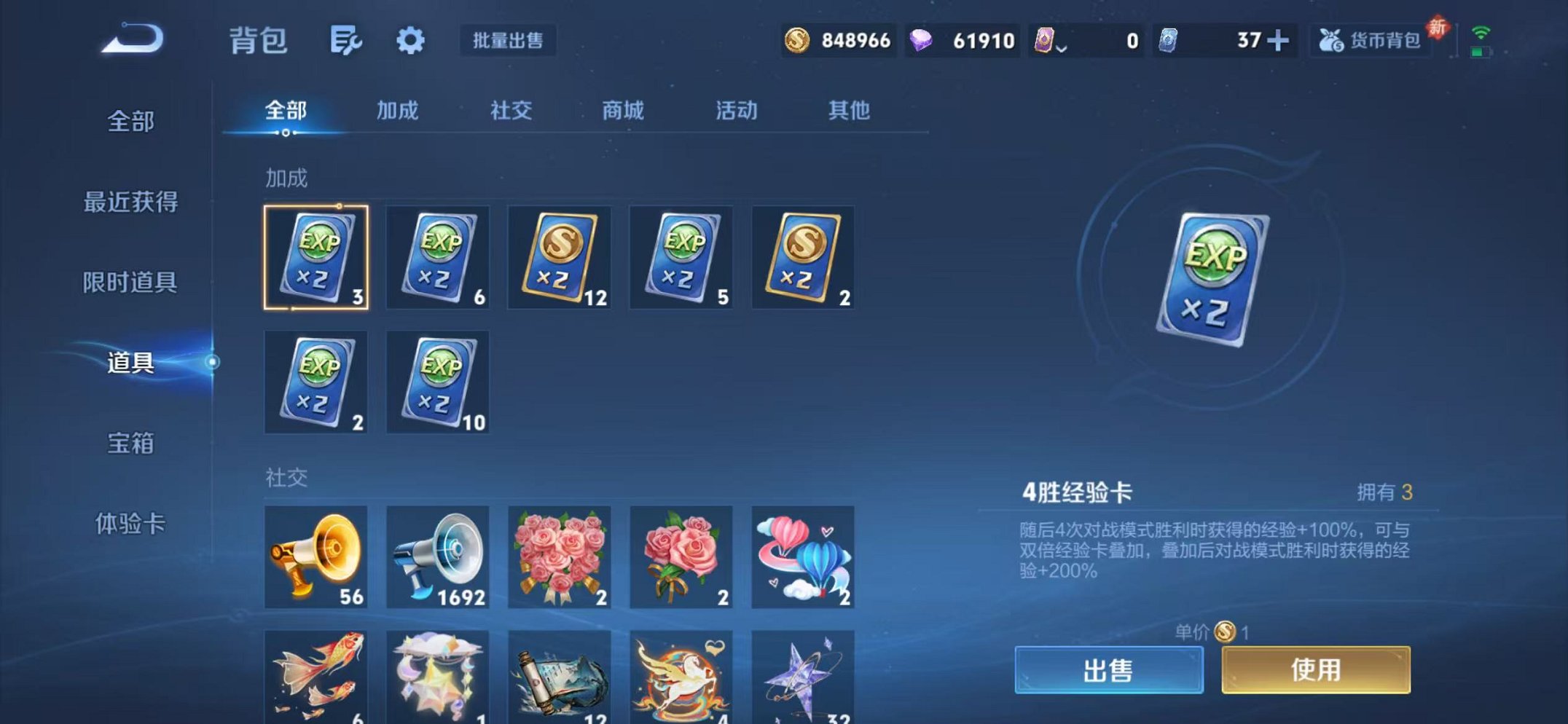Open the 商城 tab

coord(623,111)
